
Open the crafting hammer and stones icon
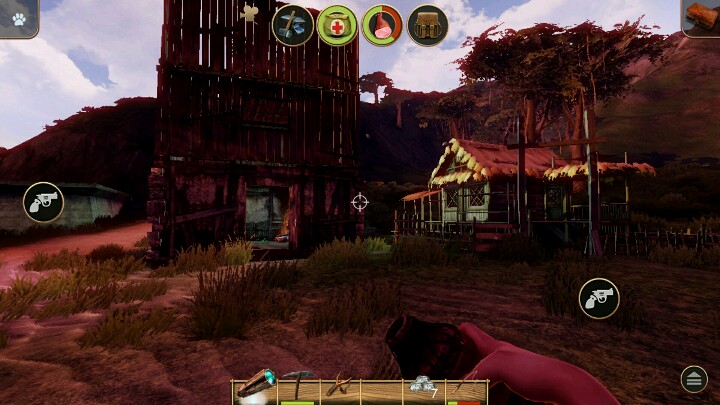point(293,25)
